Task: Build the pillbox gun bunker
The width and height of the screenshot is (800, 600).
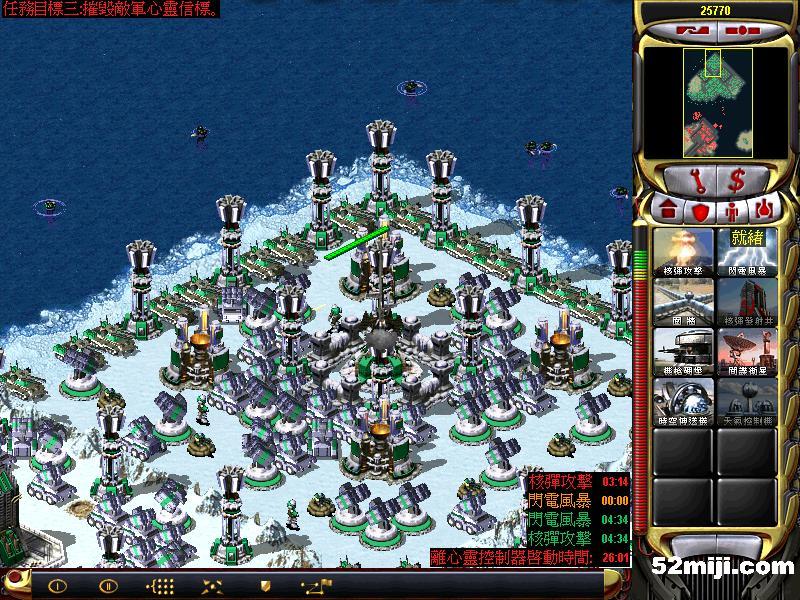Action: [684, 351]
